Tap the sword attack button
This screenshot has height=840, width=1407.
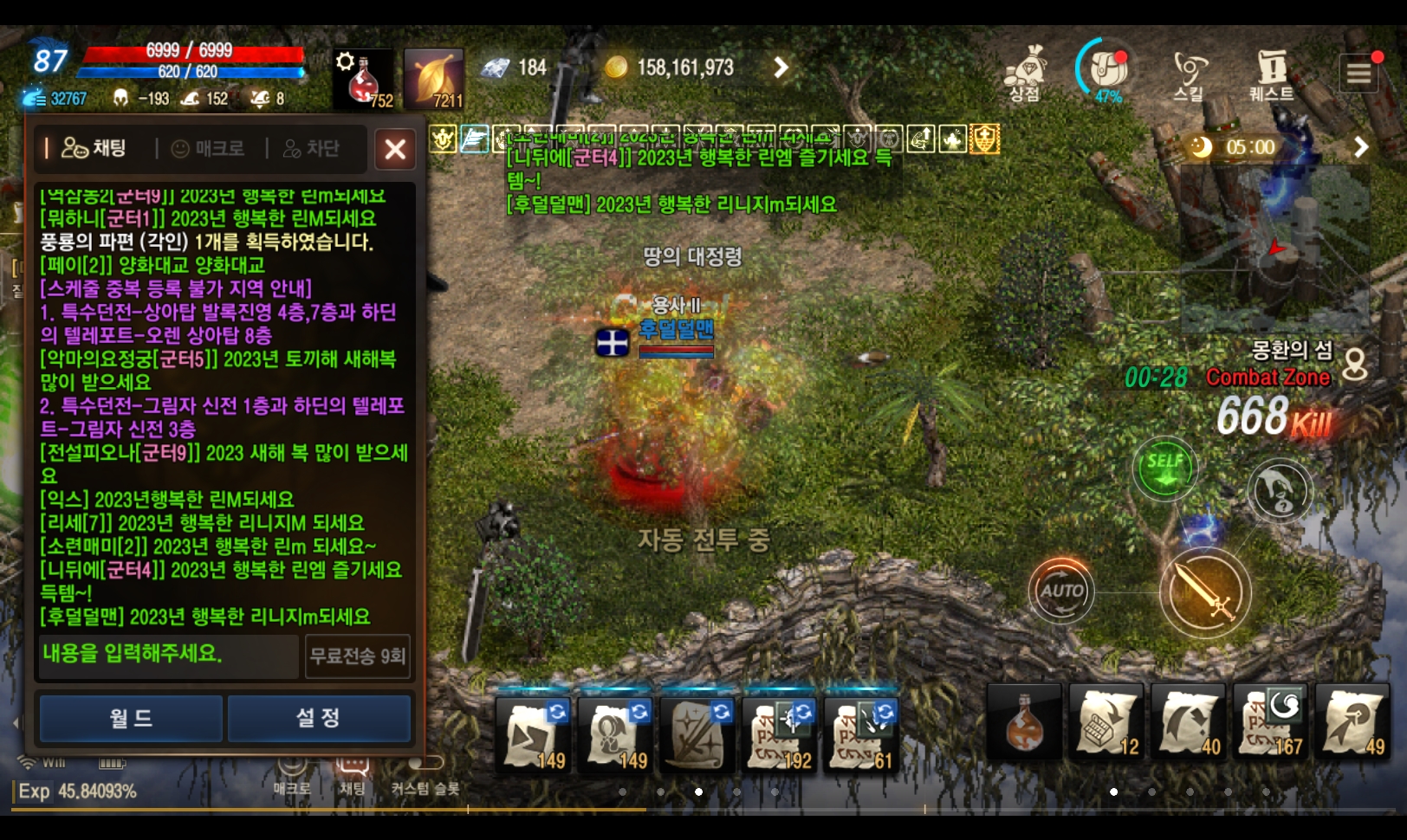1204,592
